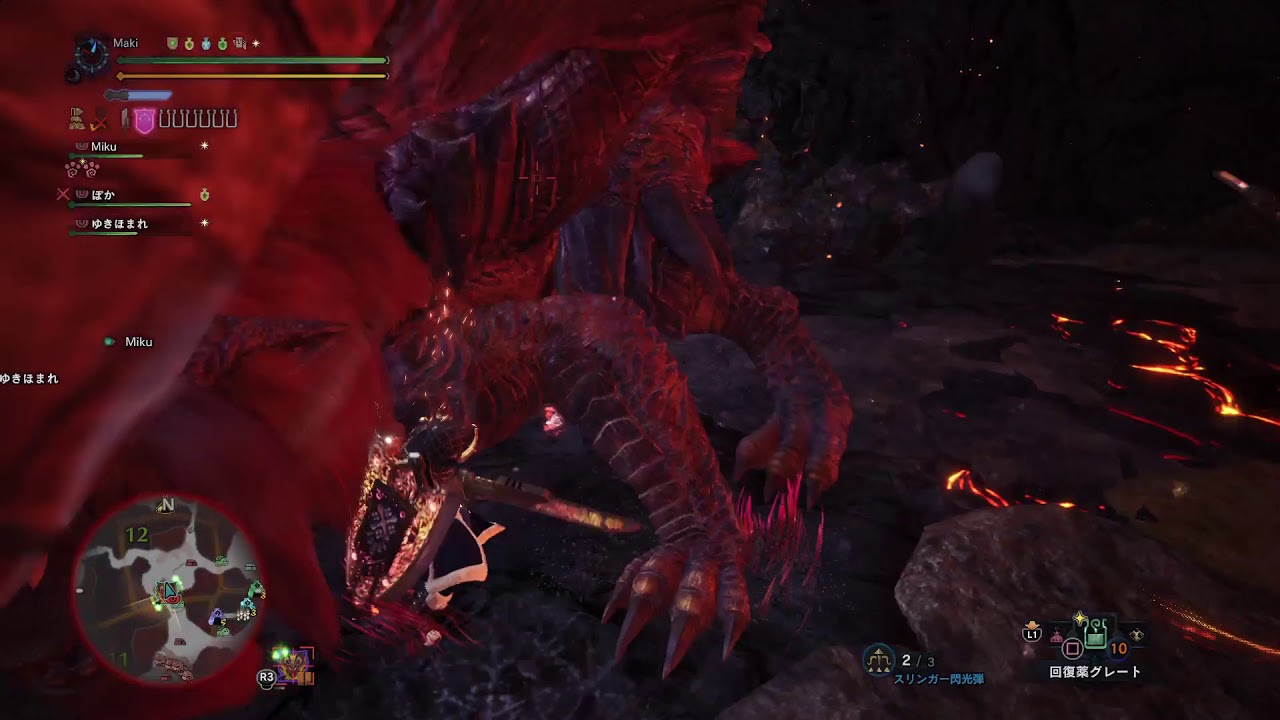Click the shield-shaped defense buff icon
Image resolution: width=1280 pixels, height=720 pixels.
pos(172,44)
